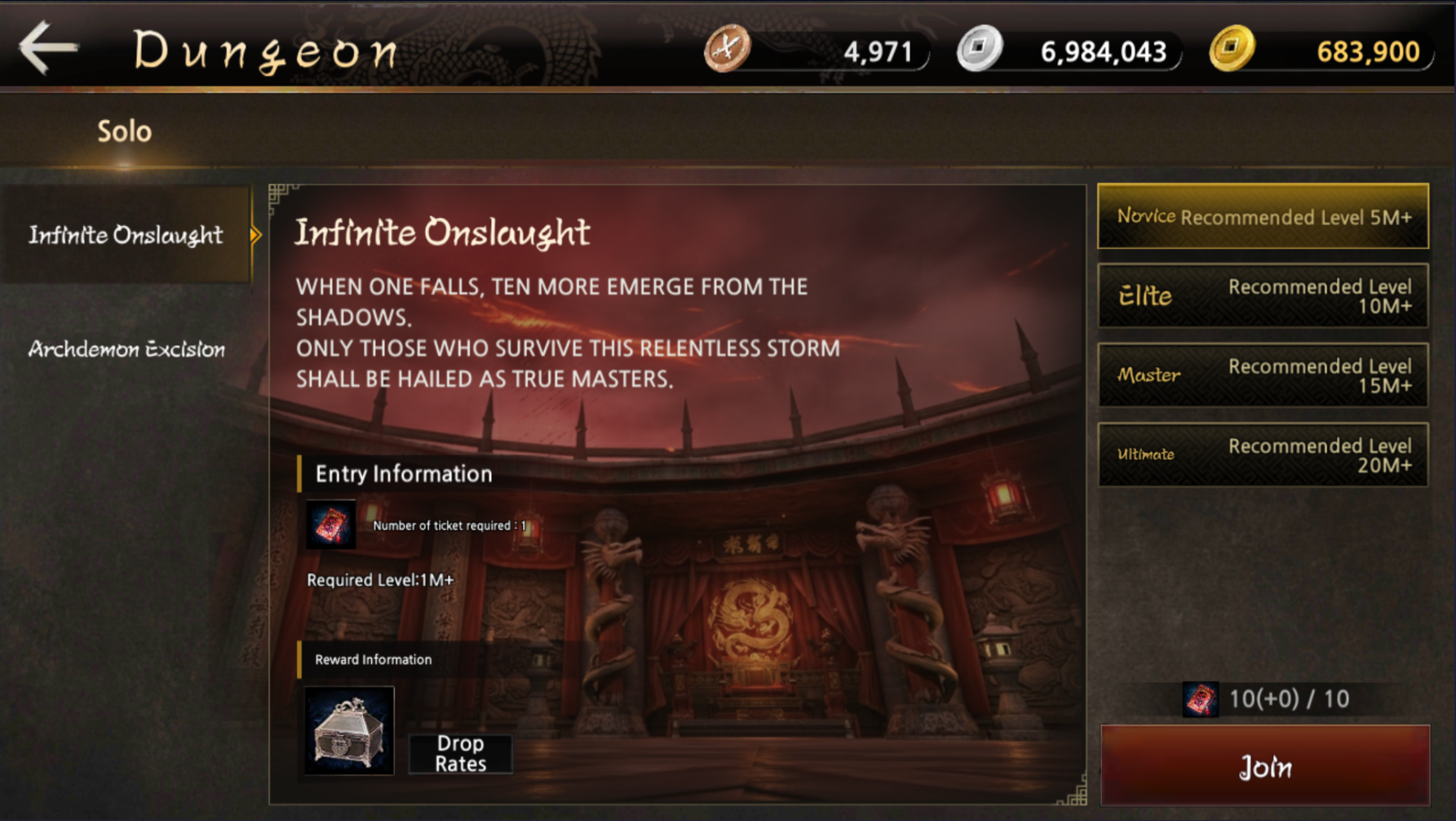Choose Master difficulty tier
The image size is (1456, 821).
point(1263,375)
